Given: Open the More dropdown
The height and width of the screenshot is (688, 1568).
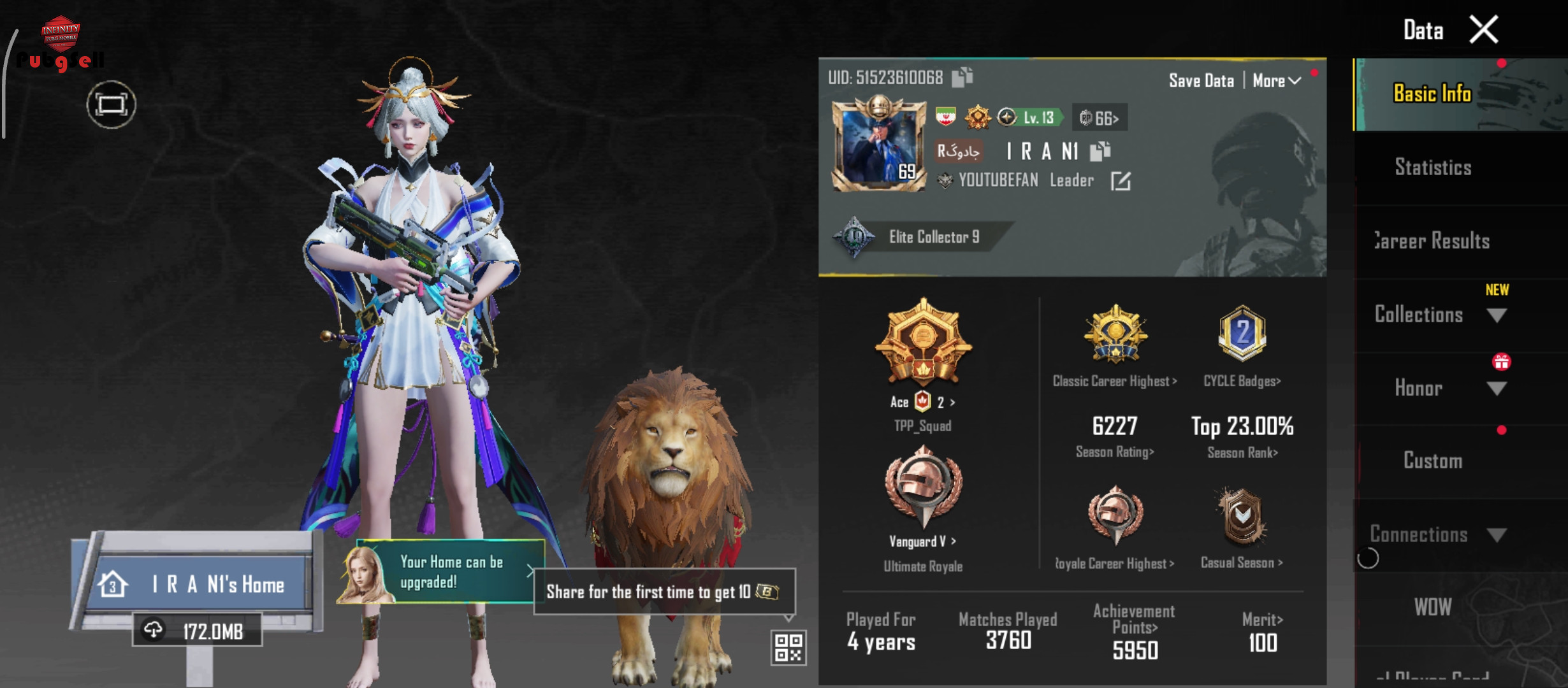Looking at the screenshot, I should click(1276, 81).
